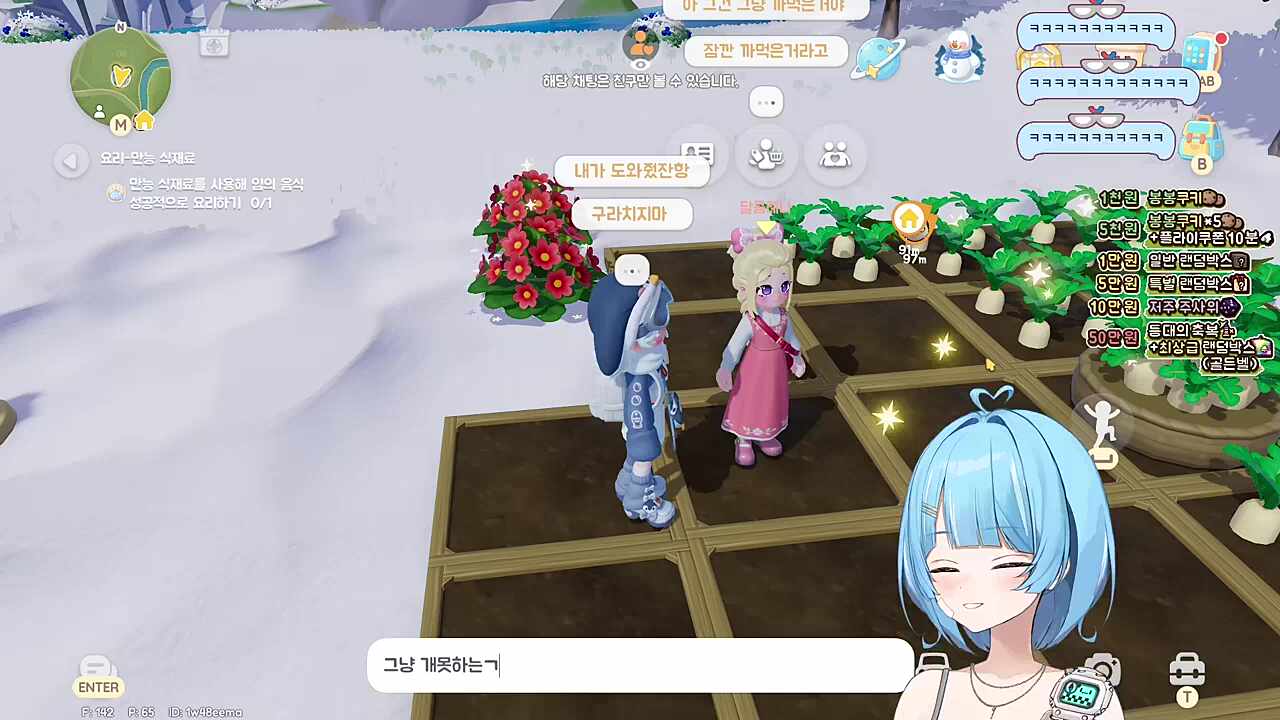Open the gift box icon near the minimap
Viewport: 1280px width, 720px height.
(x=214, y=43)
